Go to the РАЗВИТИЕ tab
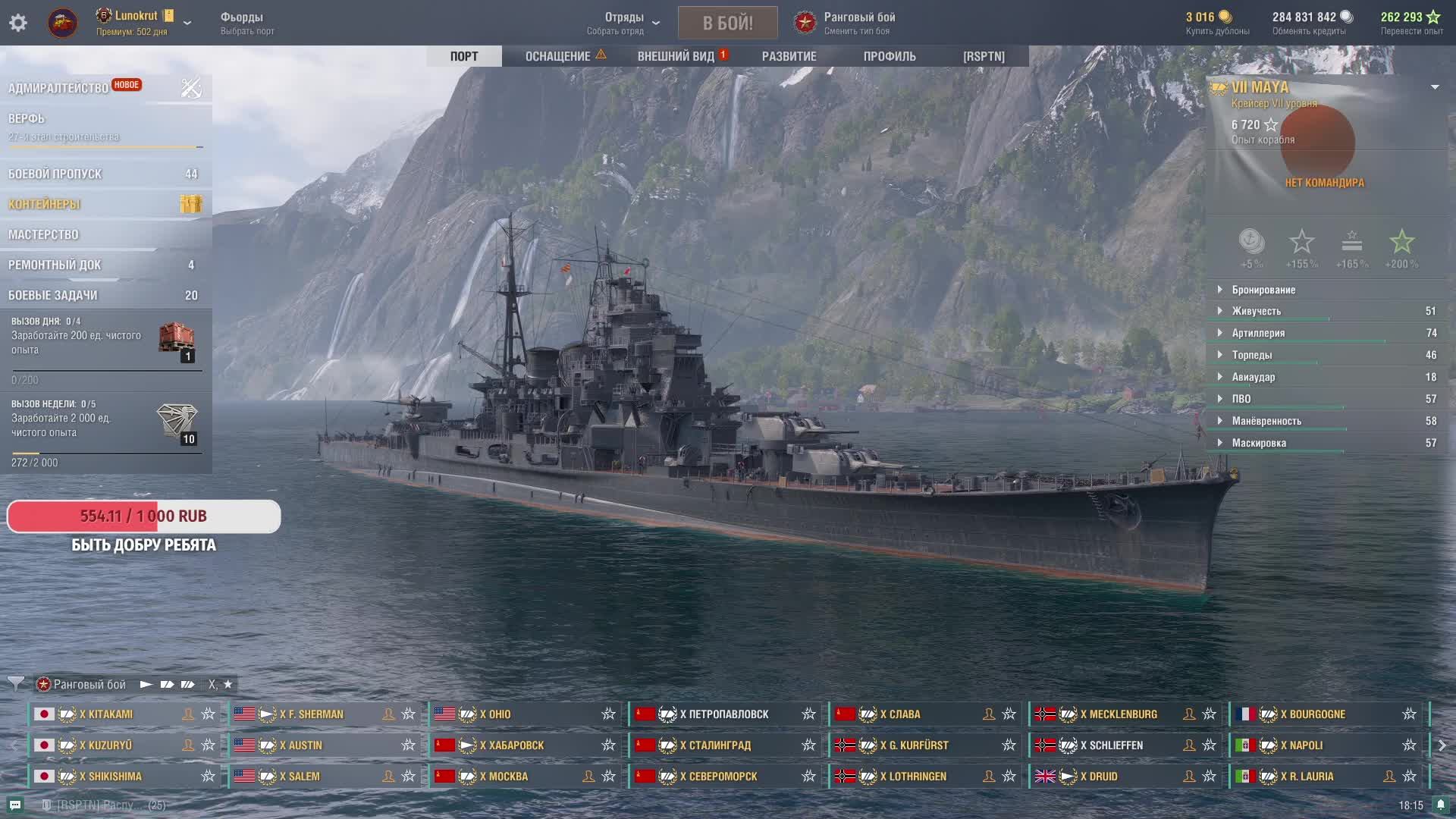1456x819 pixels. pyautogui.click(x=789, y=56)
